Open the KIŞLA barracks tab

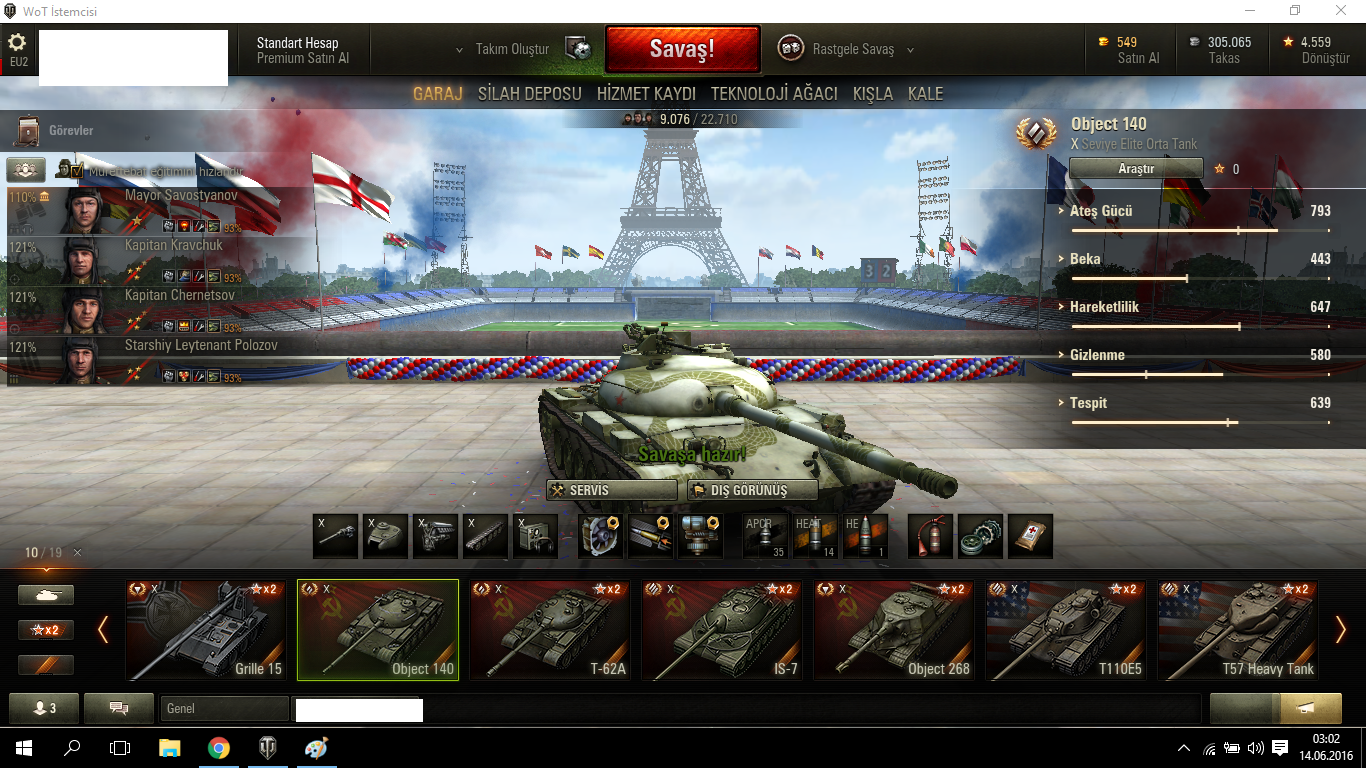872,94
